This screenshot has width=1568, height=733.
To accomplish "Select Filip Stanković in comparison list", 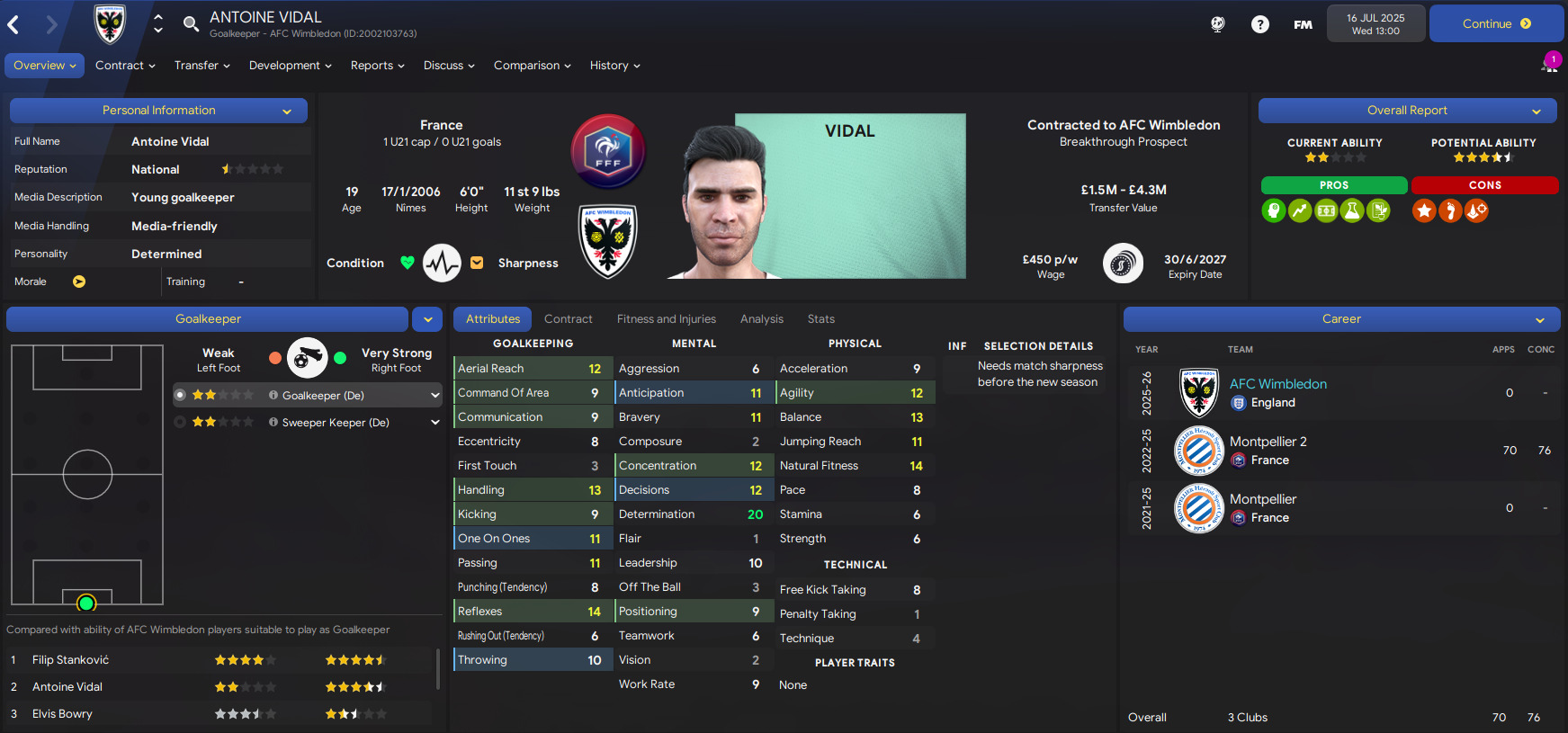I will (x=71, y=660).
